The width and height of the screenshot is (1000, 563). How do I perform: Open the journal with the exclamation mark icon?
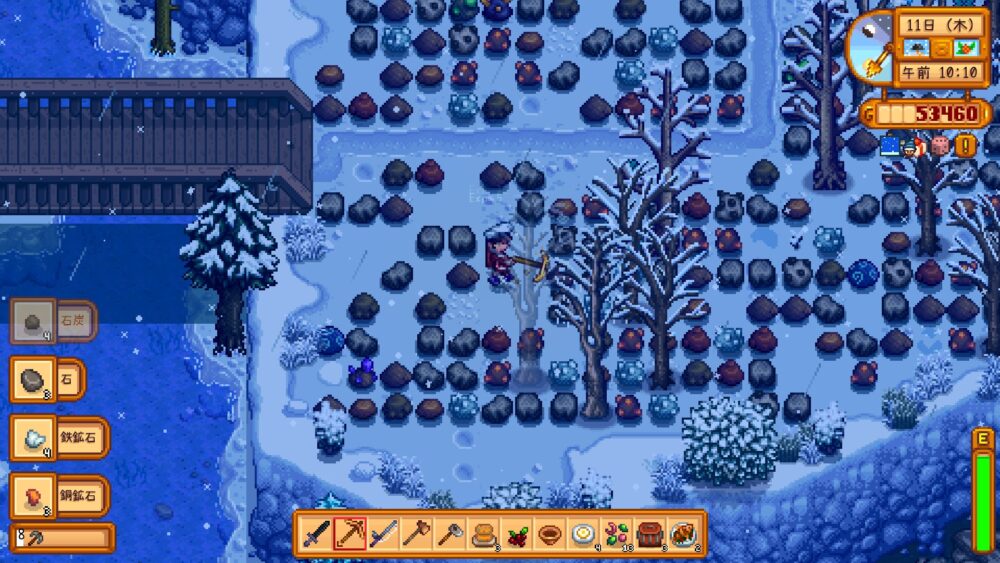click(x=965, y=146)
